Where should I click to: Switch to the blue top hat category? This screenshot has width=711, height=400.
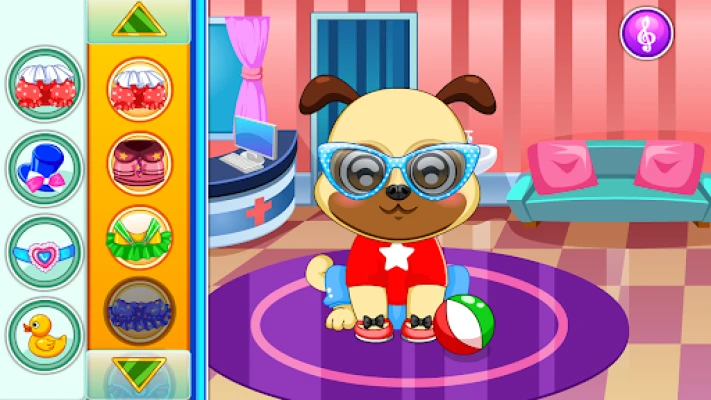point(44,168)
